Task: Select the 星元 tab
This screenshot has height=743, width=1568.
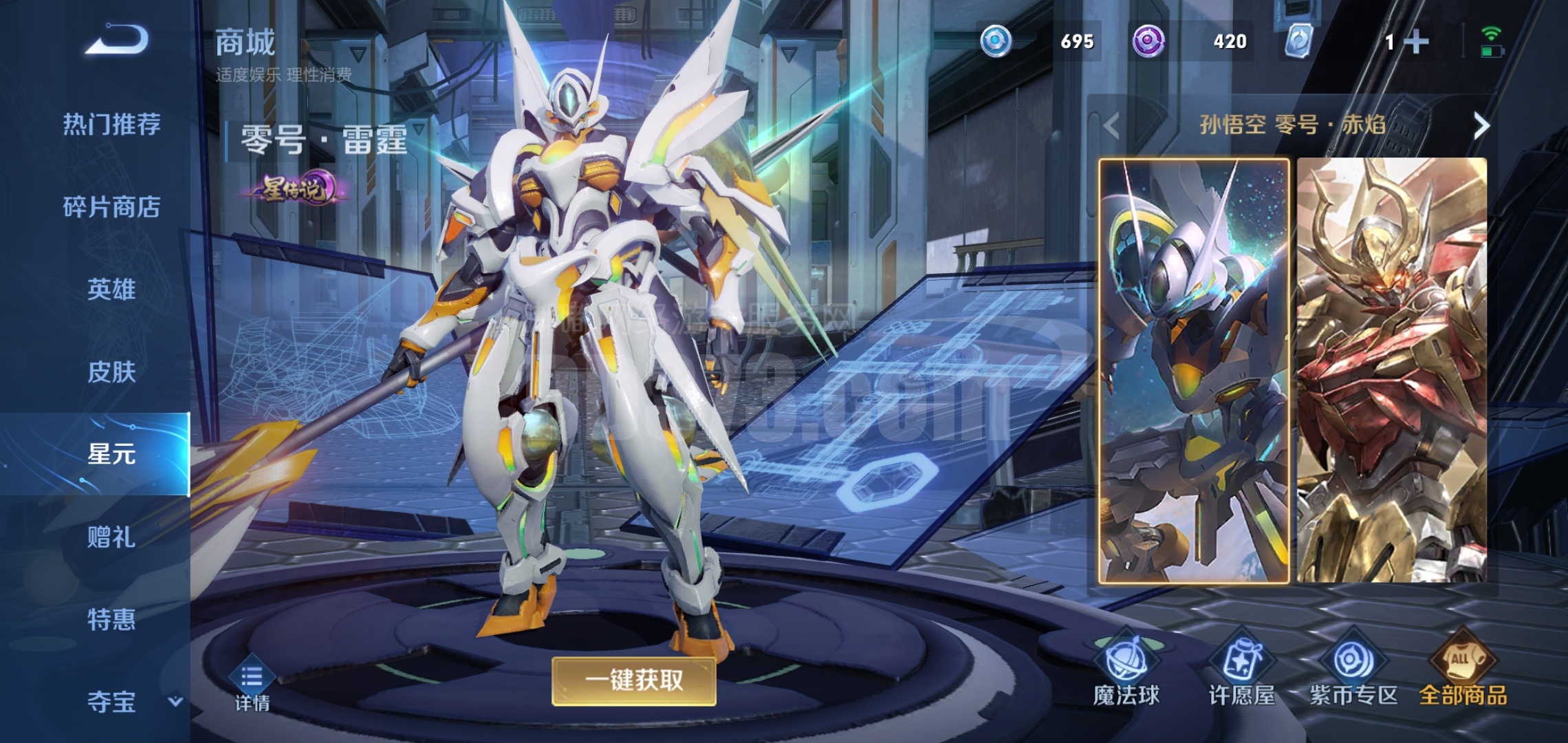Action: pyautogui.click(x=111, y=454)
